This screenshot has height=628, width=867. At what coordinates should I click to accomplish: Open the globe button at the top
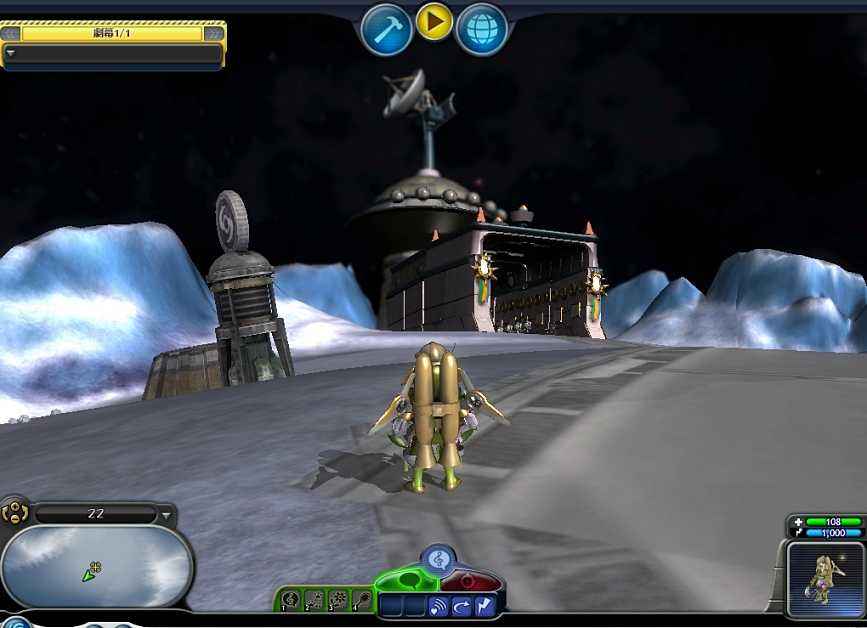(481, 29)
